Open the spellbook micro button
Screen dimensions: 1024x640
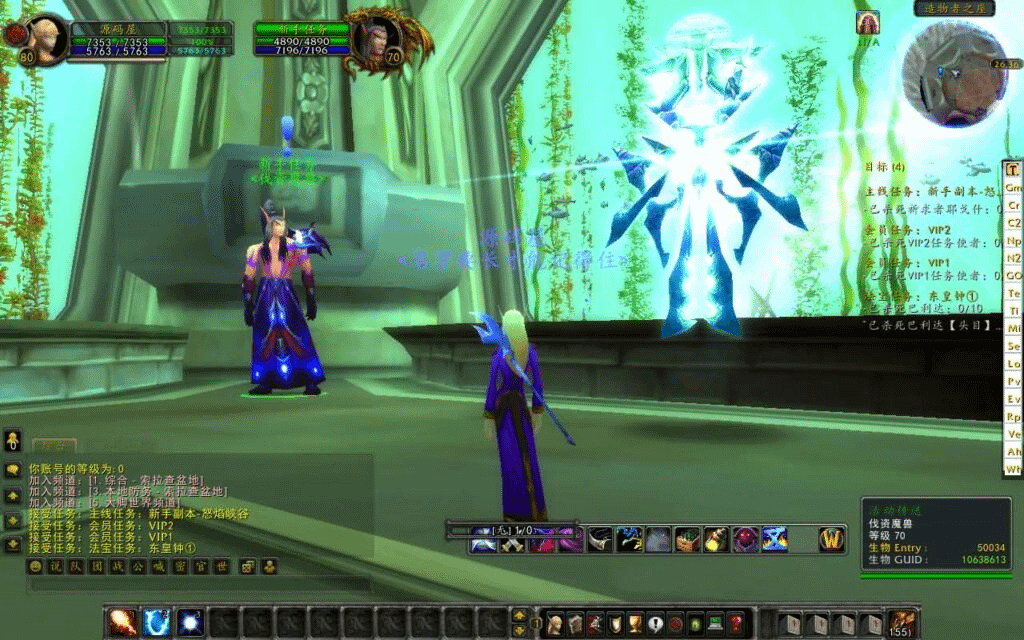coord(574,623)
